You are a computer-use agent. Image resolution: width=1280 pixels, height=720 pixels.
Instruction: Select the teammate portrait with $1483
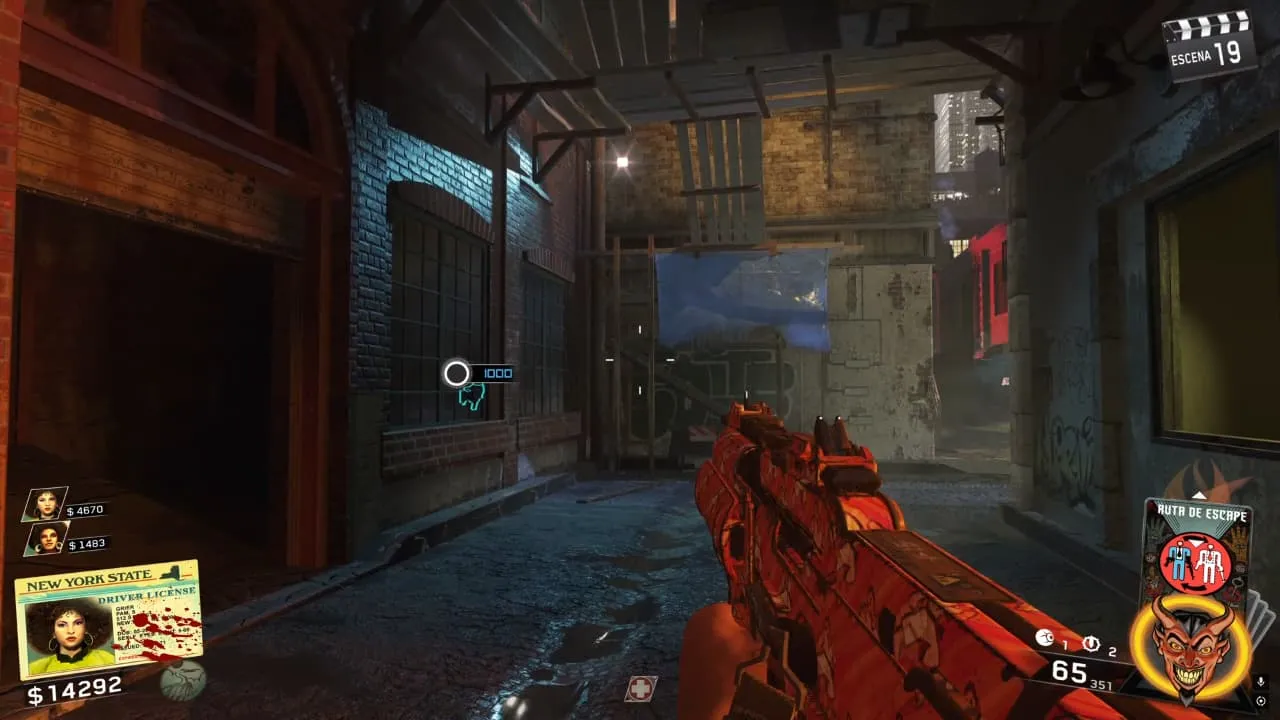(x=47, y=538)
